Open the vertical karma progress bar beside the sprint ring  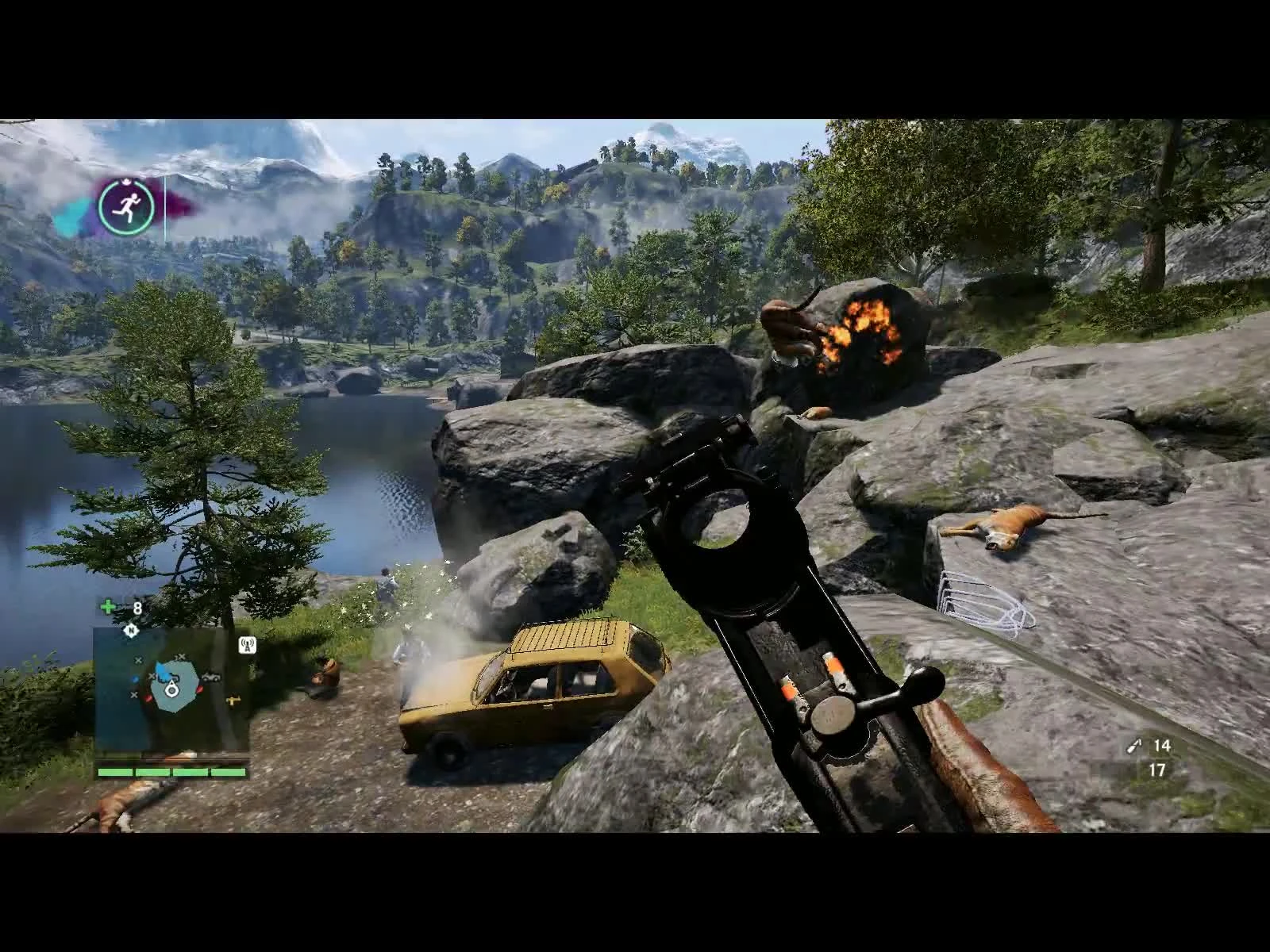point(164,206)
